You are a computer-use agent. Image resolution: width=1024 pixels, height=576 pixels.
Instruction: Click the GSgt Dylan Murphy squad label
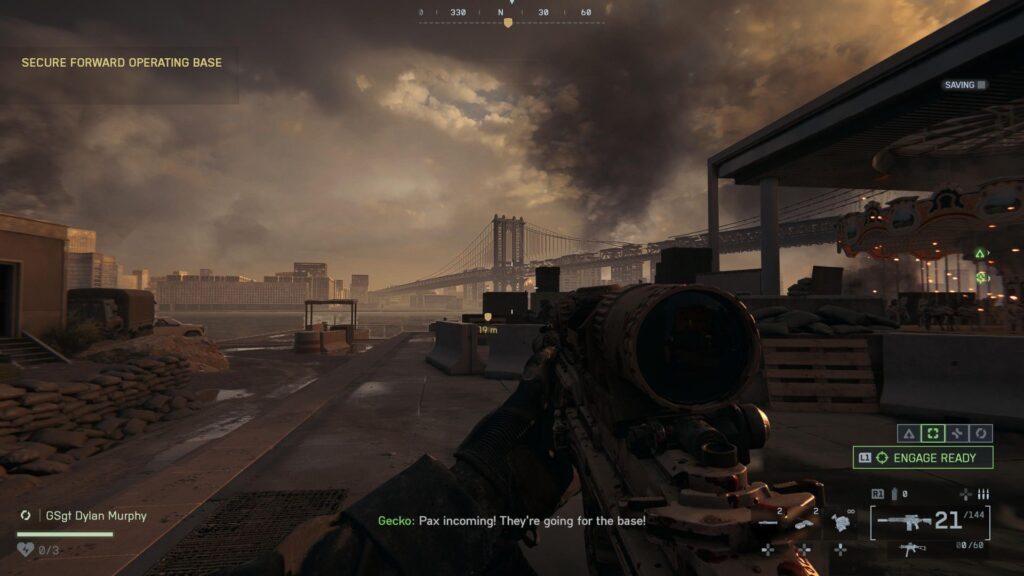96,516
